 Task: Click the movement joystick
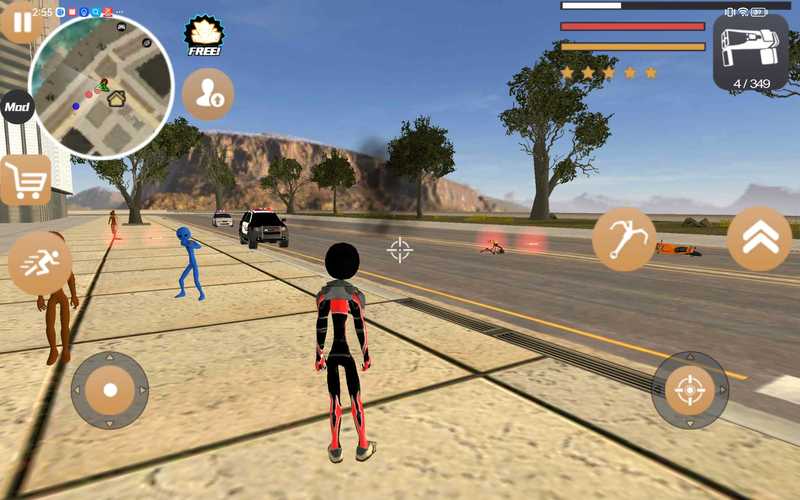click(x=110, y=390)
